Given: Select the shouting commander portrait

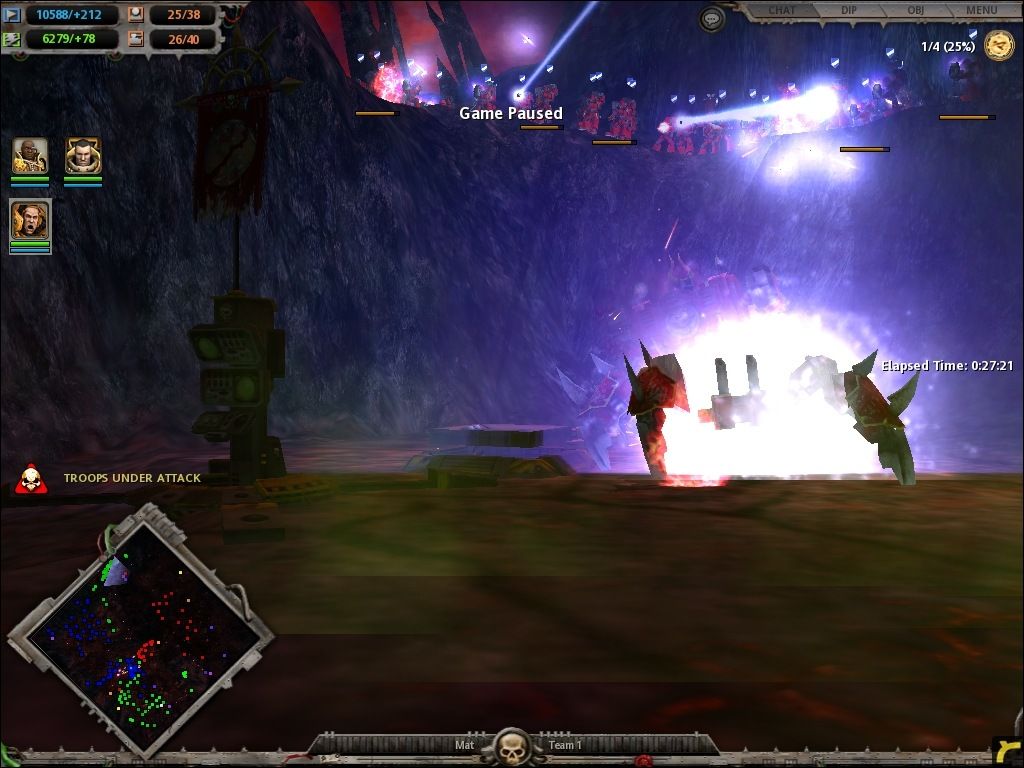Looking at the screenshot, I should pyautogui.click(x=30, y=219).
